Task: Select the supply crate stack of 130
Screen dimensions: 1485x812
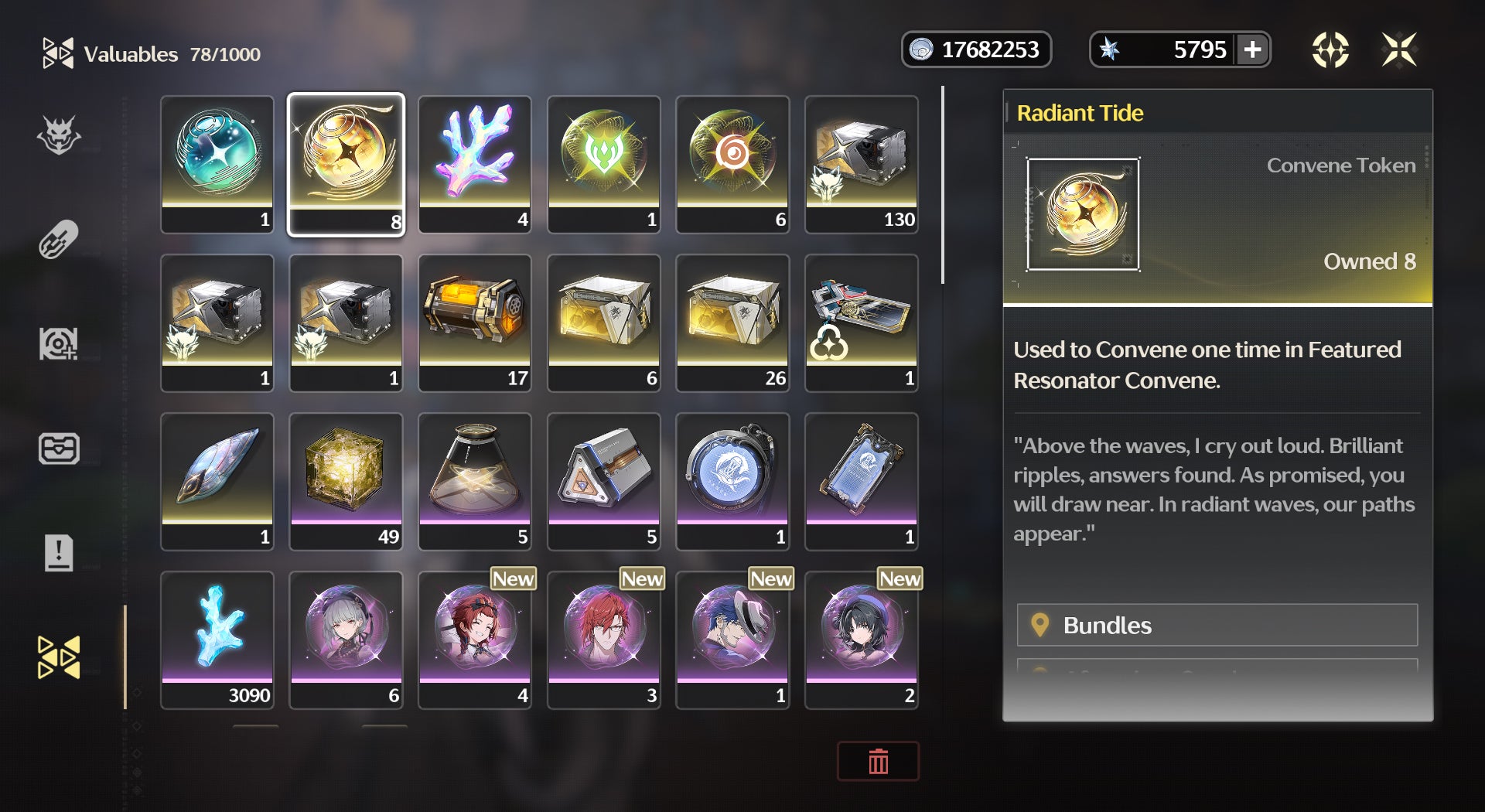Action: pyautogui.click(x=862, y=164)
